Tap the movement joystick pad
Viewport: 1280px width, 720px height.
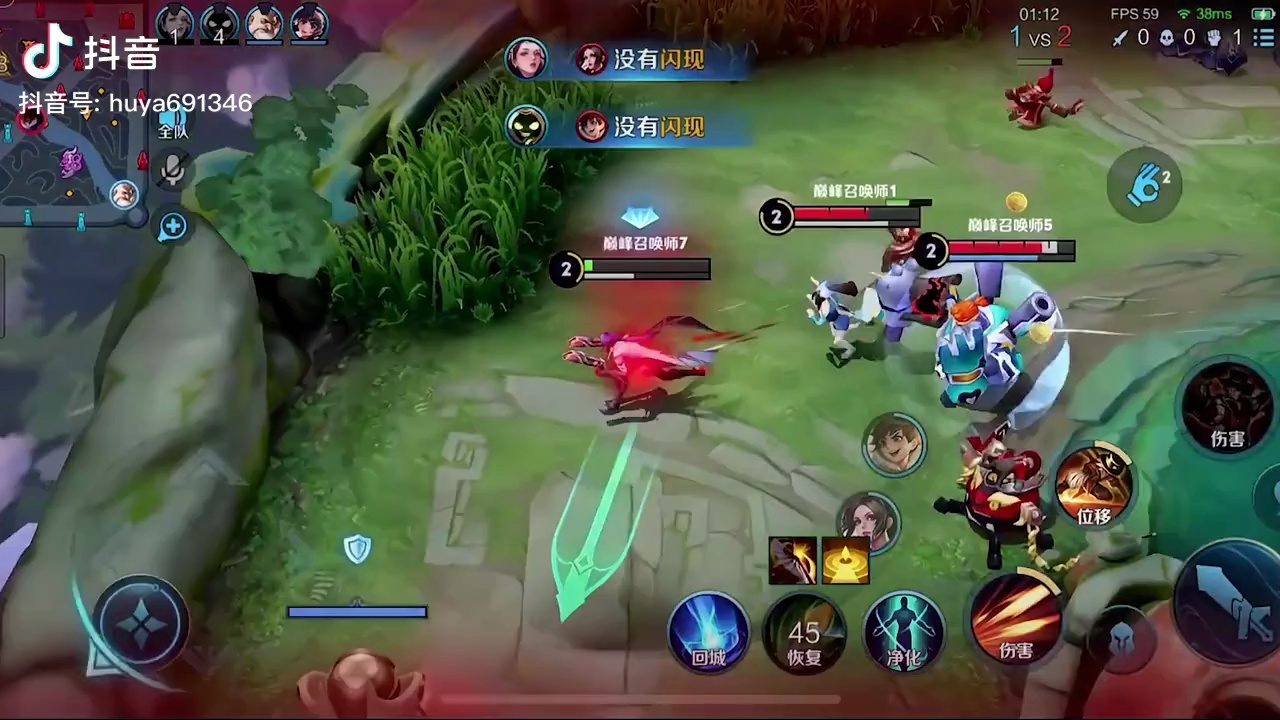pos(142,624)
